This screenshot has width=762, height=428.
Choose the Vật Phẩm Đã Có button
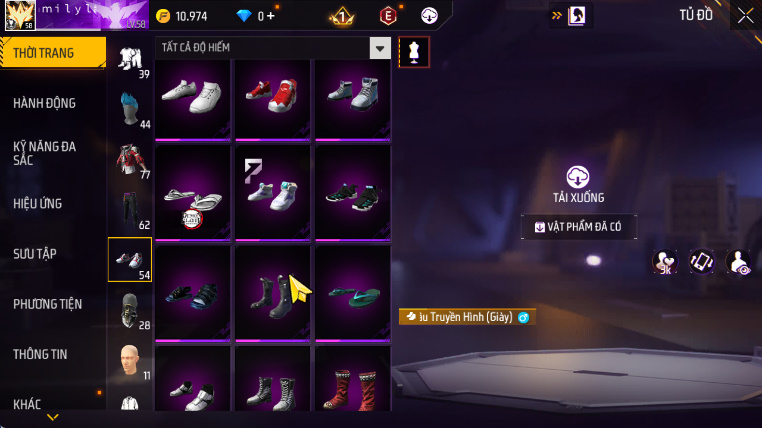578,227
